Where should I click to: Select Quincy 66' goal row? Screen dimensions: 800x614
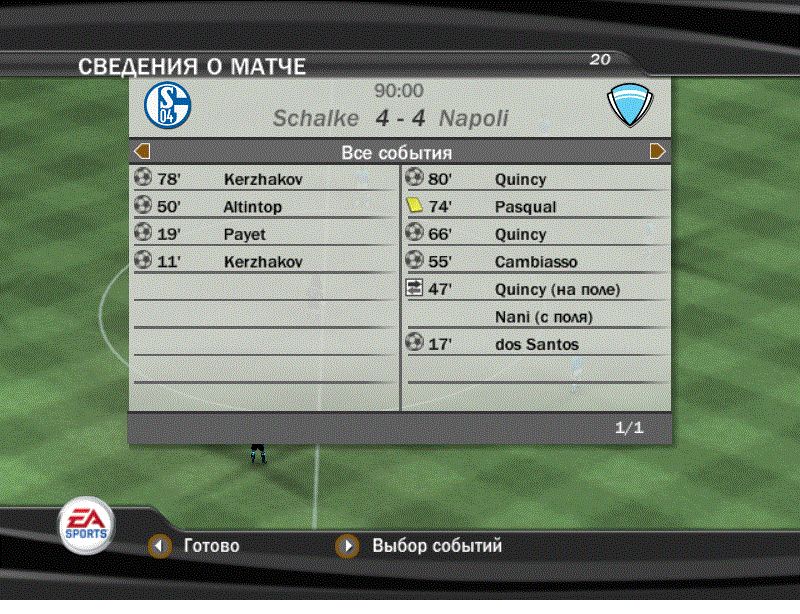coord(535,235)
